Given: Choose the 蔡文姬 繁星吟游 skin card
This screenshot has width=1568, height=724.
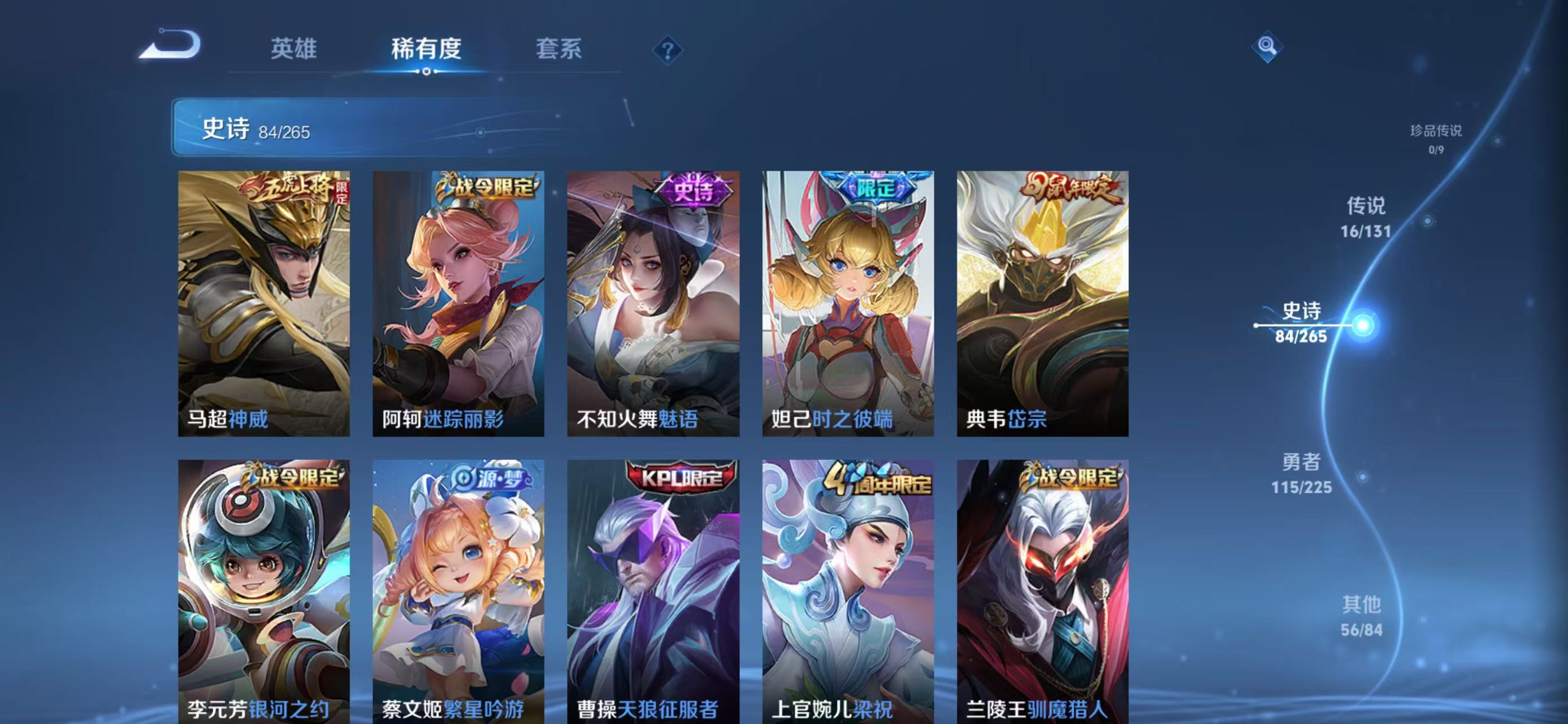Looking at the screenshot, I should (x=458, y=591).
